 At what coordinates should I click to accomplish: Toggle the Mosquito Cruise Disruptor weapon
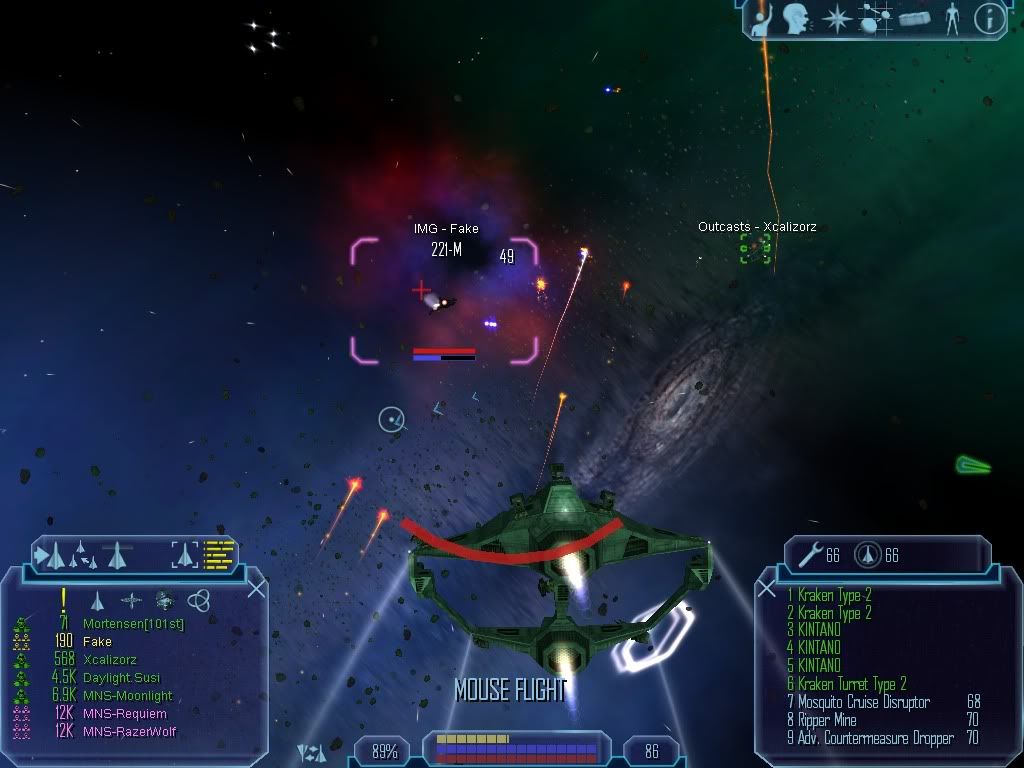(865, 703)
